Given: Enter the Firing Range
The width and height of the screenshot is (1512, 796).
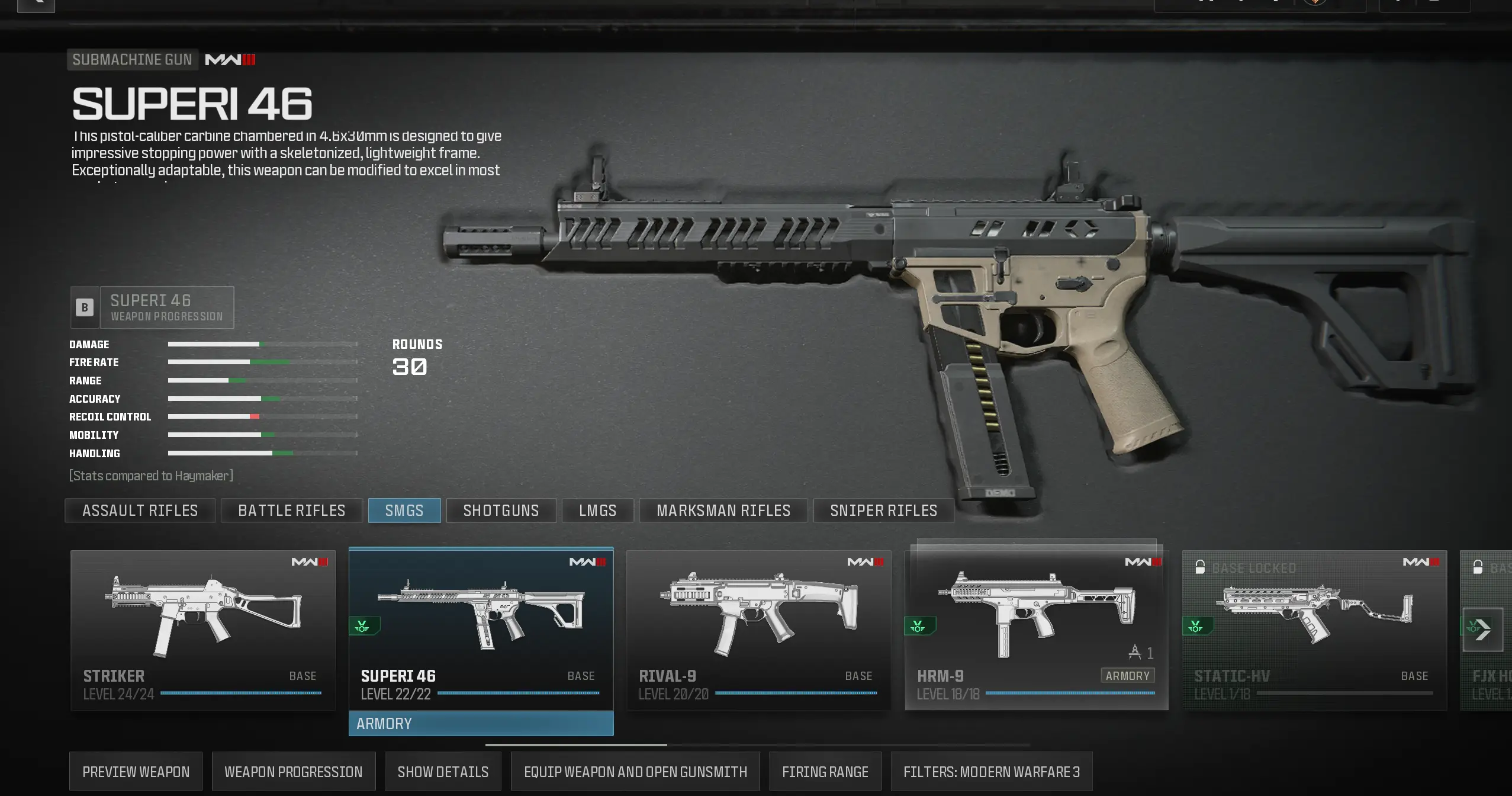Looking at the screenshot, I should pyautogui.click(x=825, y=771).
